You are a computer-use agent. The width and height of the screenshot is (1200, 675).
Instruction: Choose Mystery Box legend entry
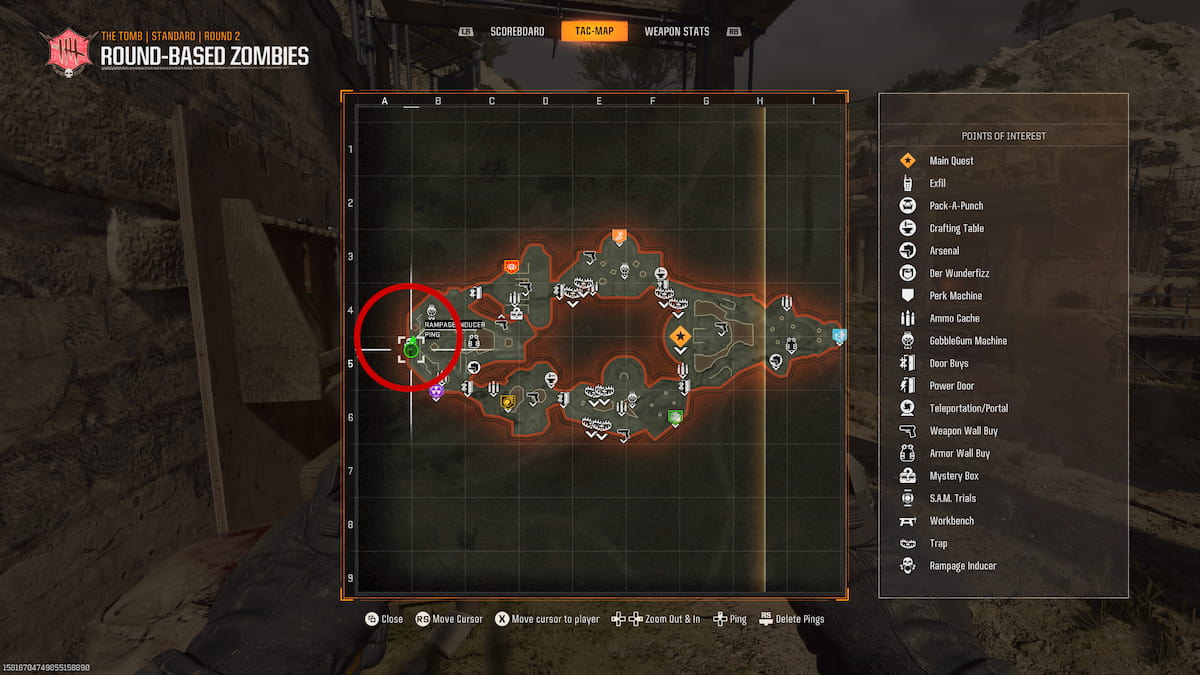tap(954, 476)
